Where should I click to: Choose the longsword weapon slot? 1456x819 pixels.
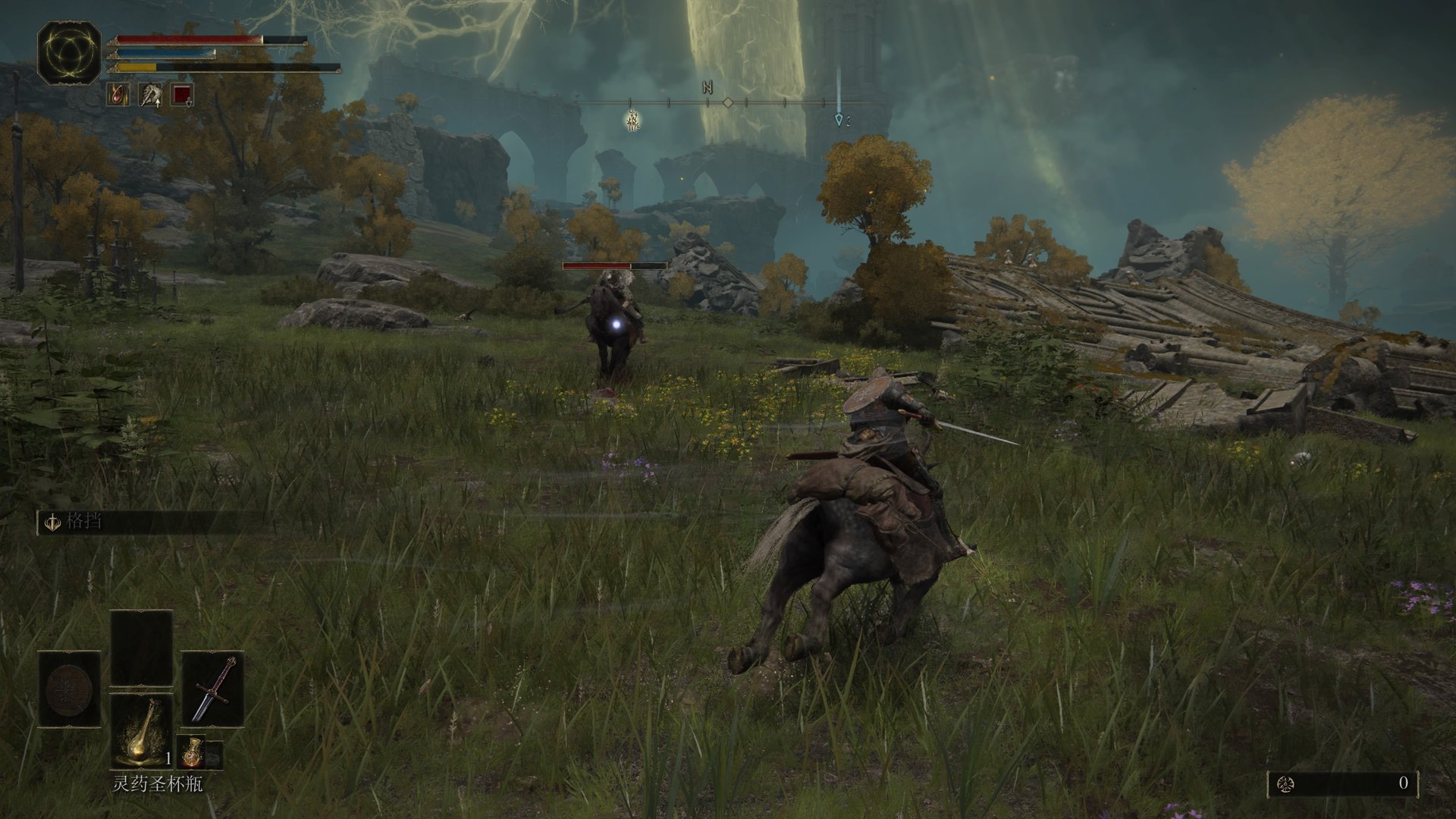[x=212, y=689]
